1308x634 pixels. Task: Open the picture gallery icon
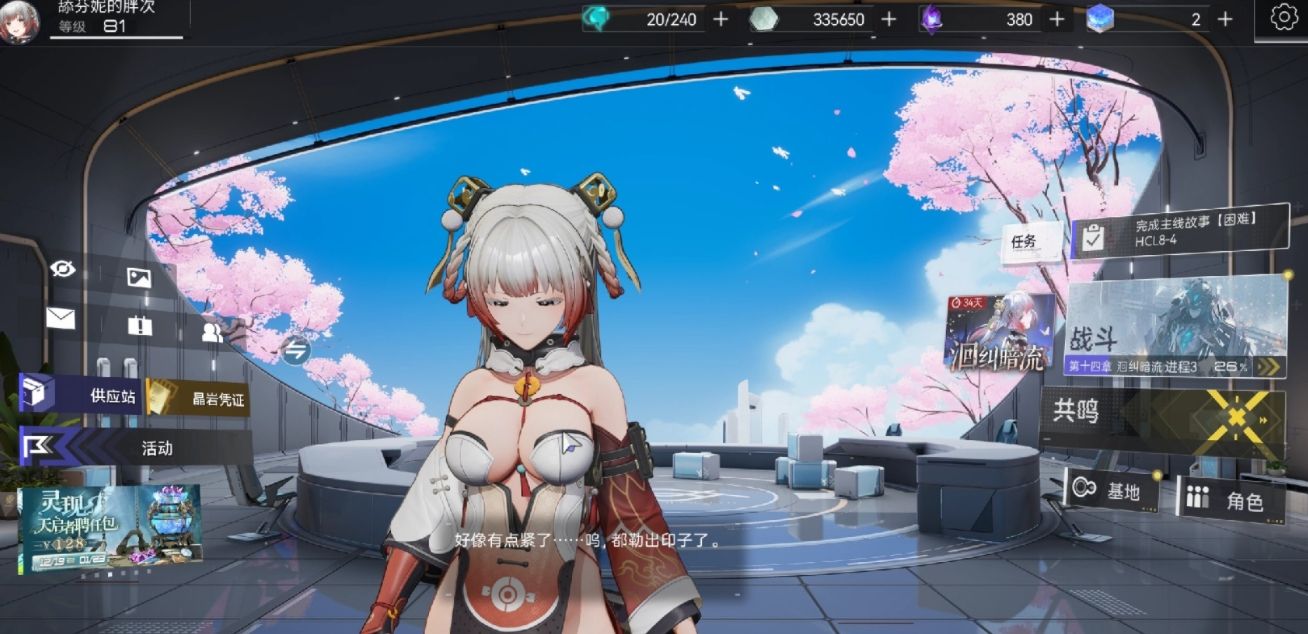tap(139, 278)
